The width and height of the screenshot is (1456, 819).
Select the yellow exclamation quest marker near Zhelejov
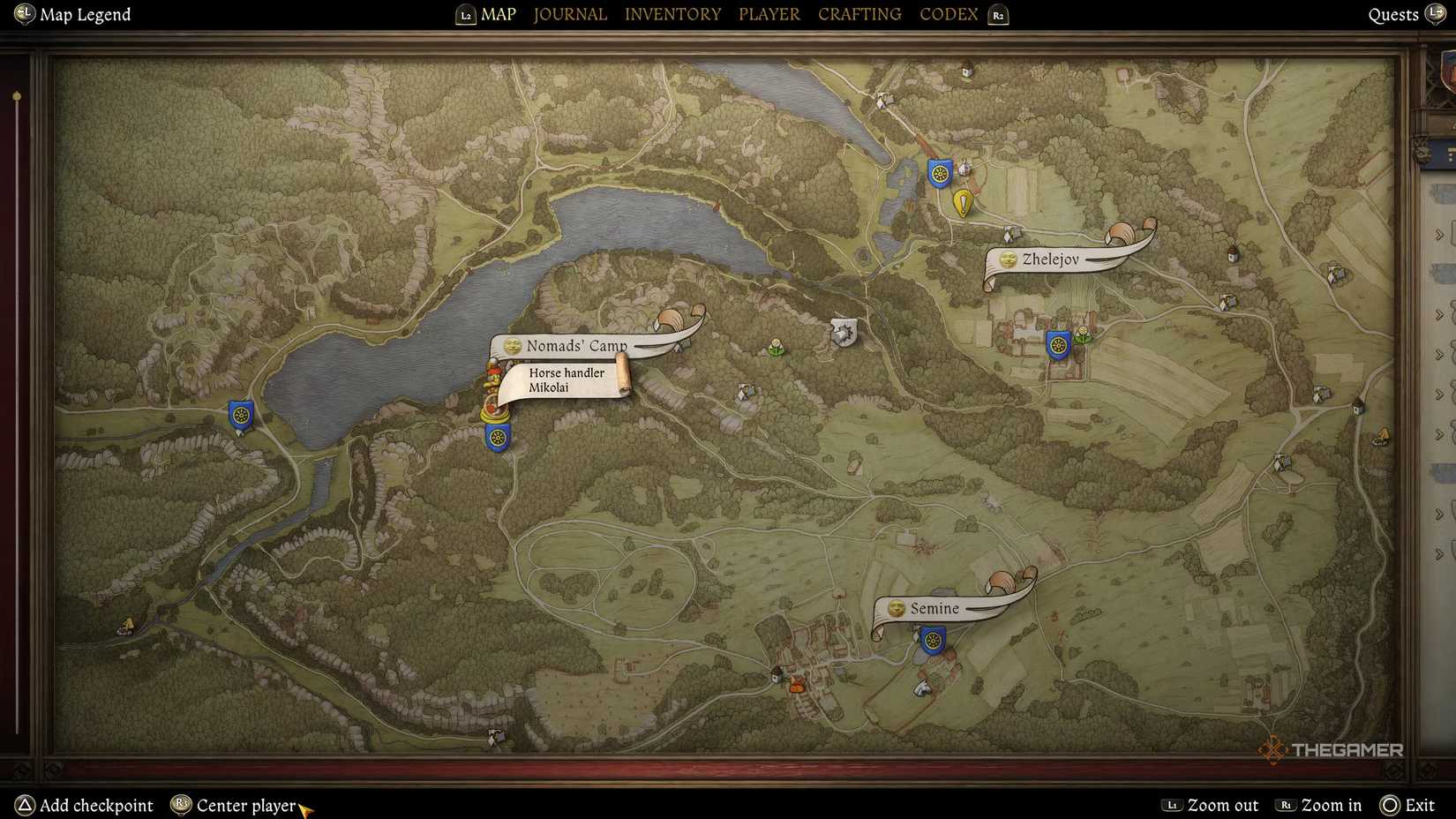962,203
